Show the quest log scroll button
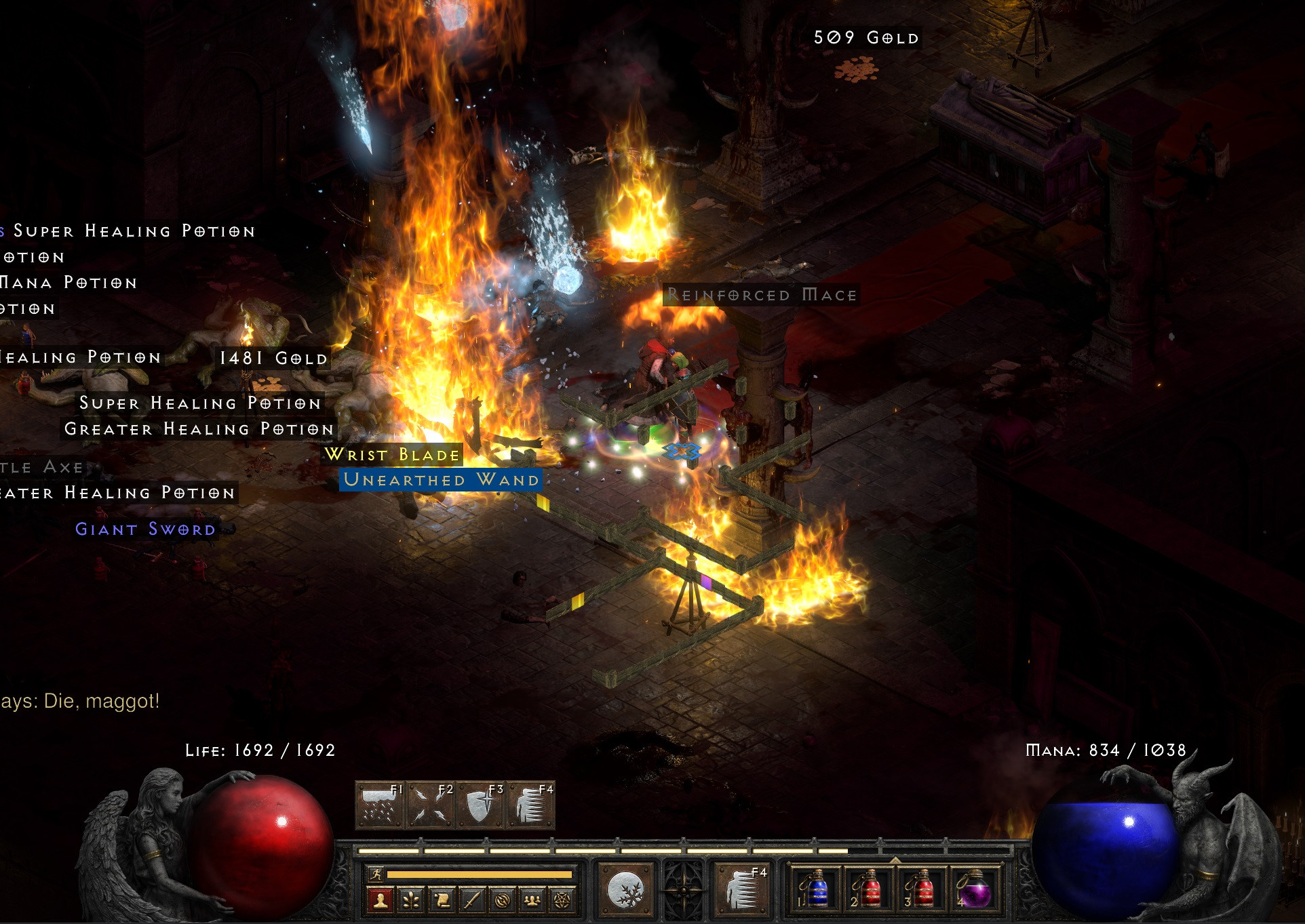This screenshot has height=924, width=1305. click(442, 900)
